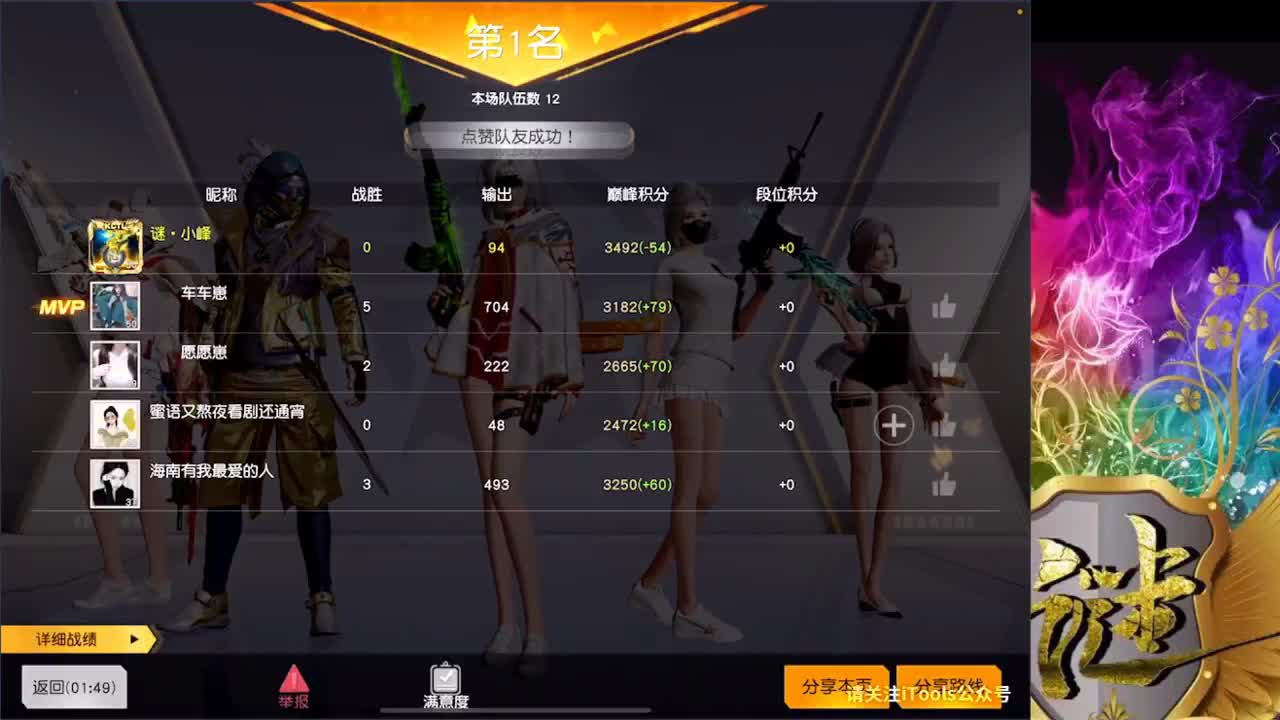Click the 分享路线 share button
The image size is (1280, 720).
[x=950, y=686]
